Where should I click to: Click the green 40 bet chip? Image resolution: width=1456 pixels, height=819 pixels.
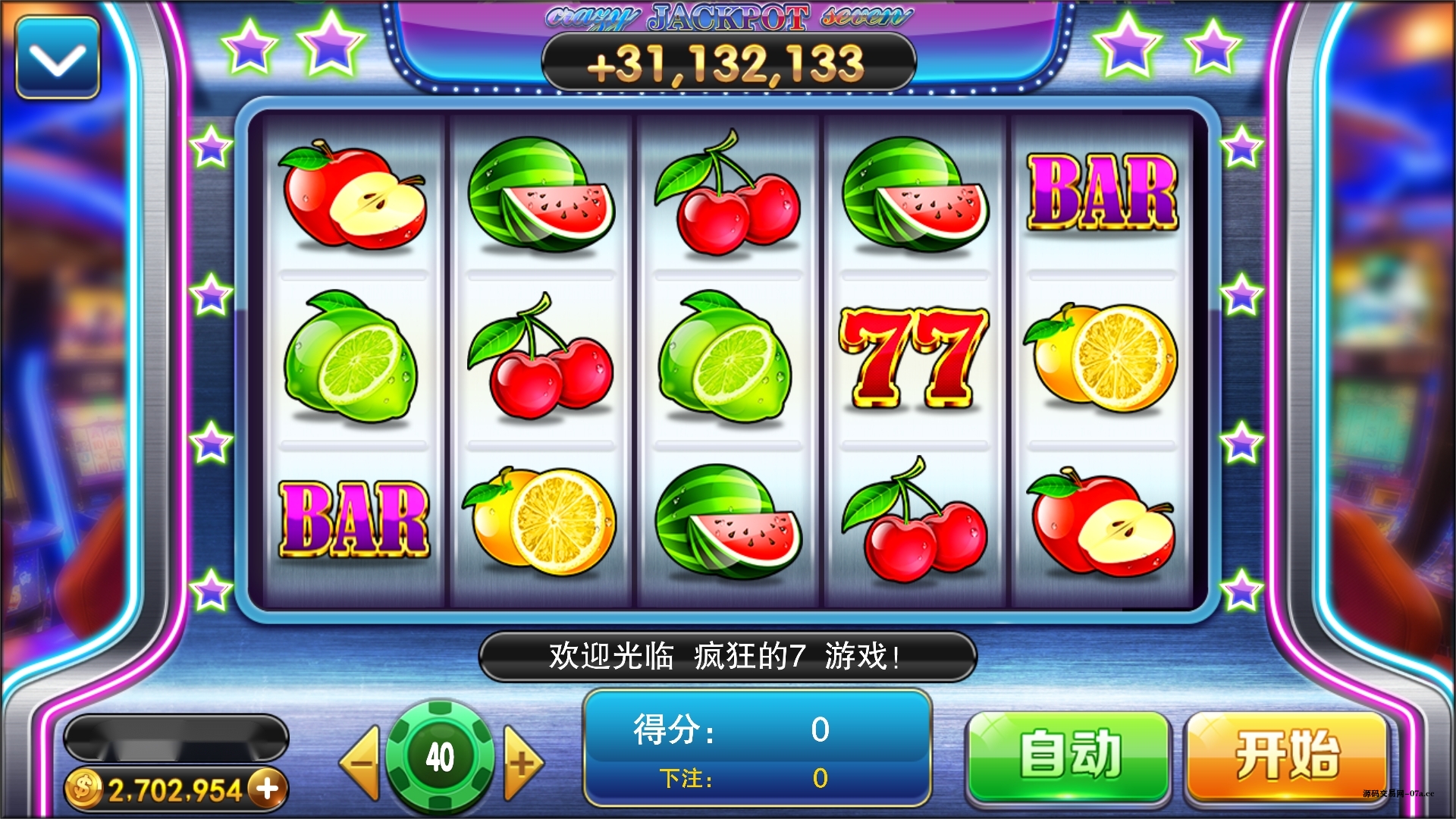441,756
